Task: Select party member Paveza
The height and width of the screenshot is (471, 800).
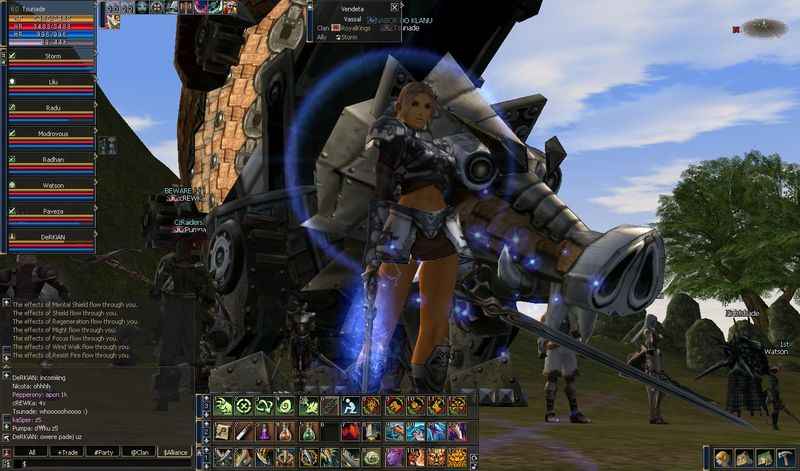Action: (x=53, y=210)
